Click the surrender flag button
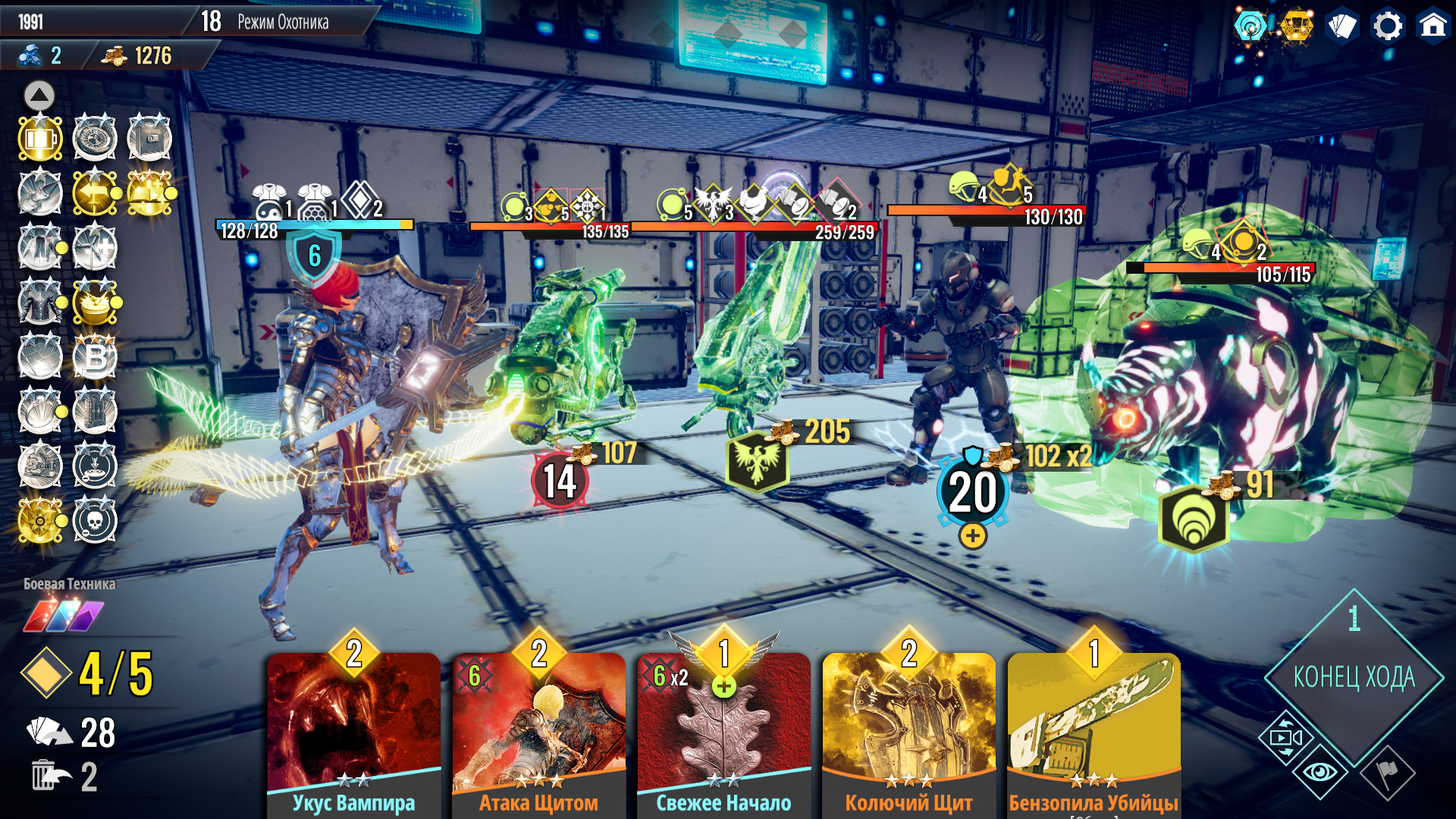 tap(1388, 773)
